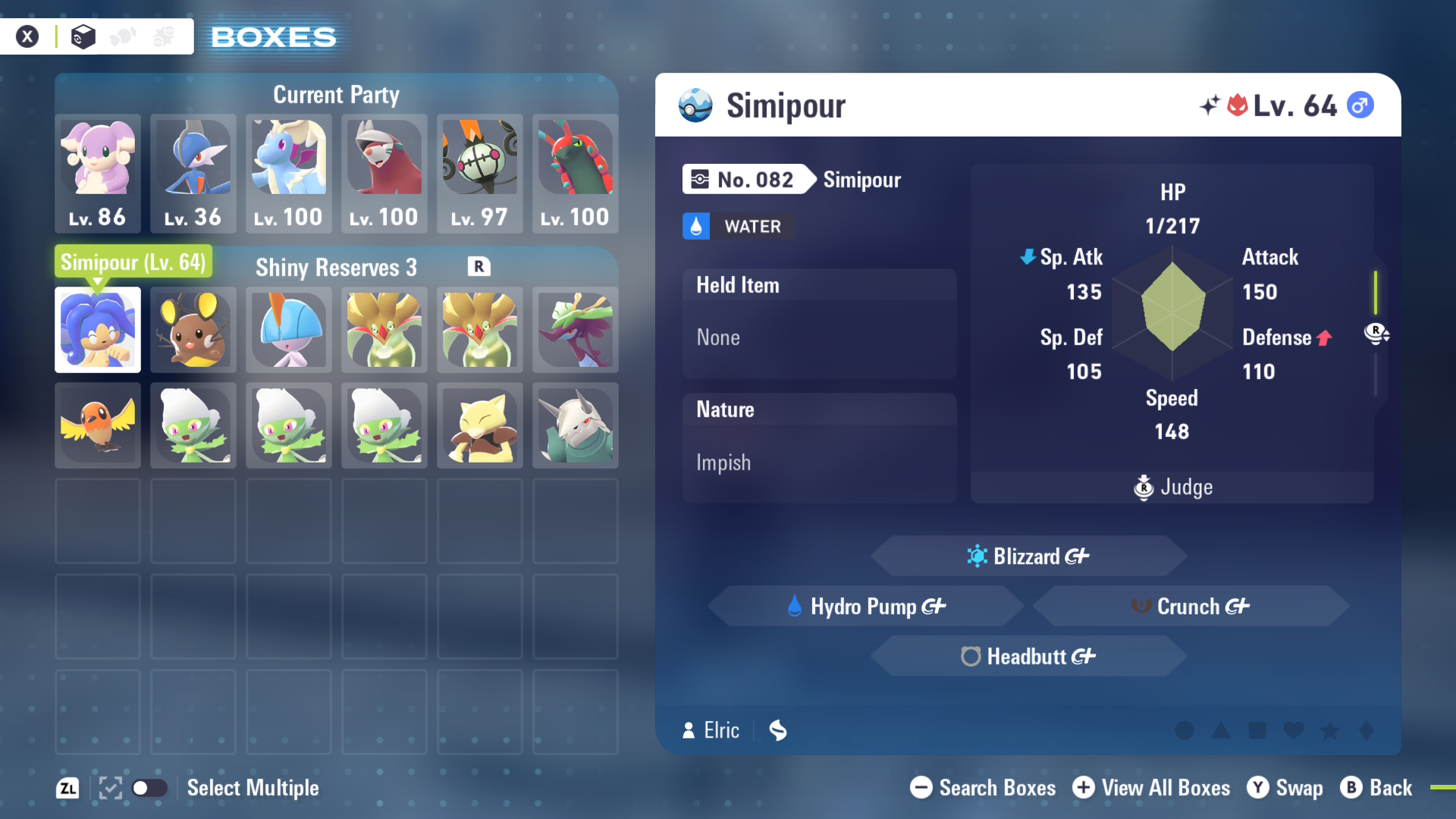Screen dimensions: 1456x819
Task: Select the Simipour box slot
Action: tap(98, 330)
